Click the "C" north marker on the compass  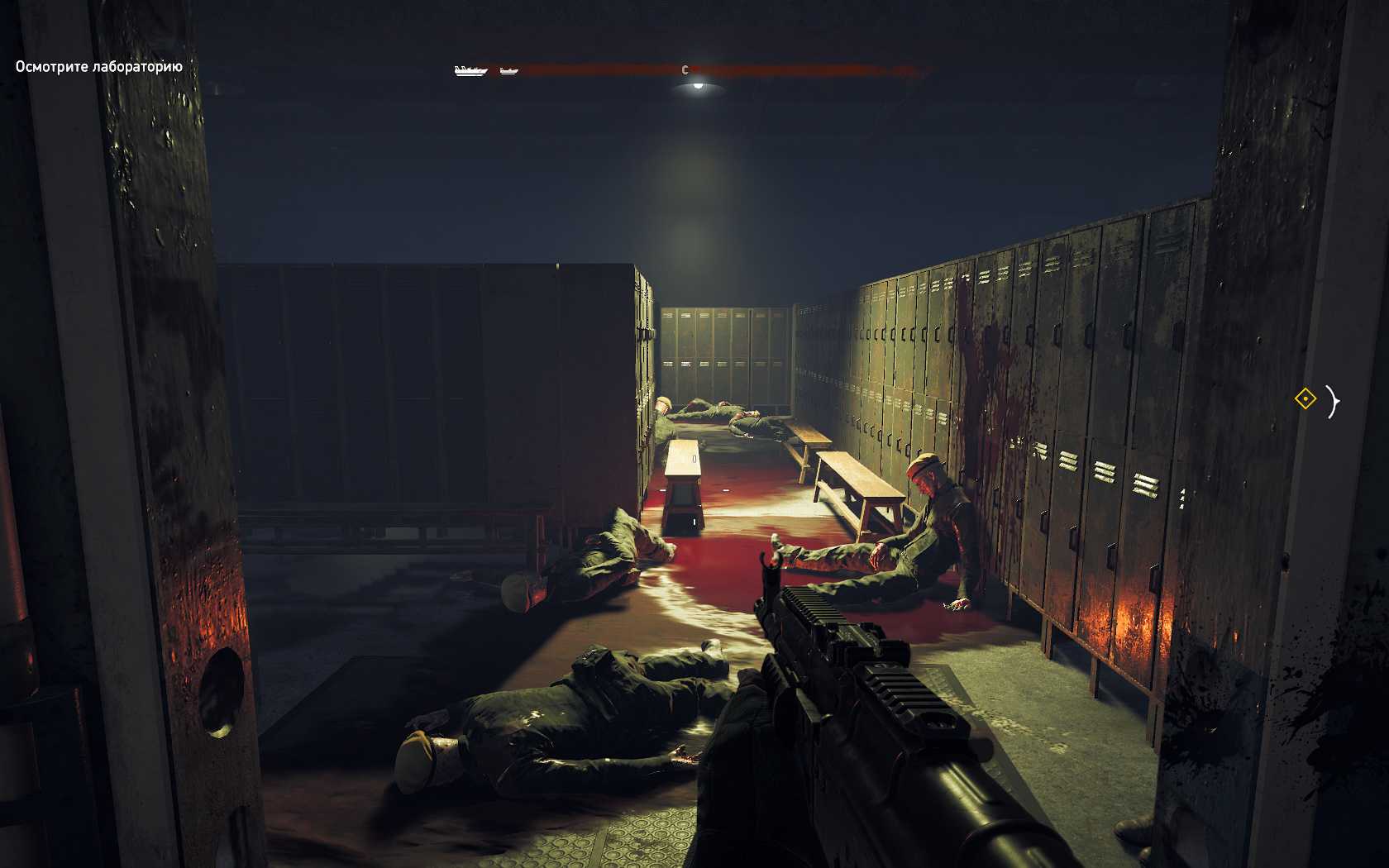point(685,70)
